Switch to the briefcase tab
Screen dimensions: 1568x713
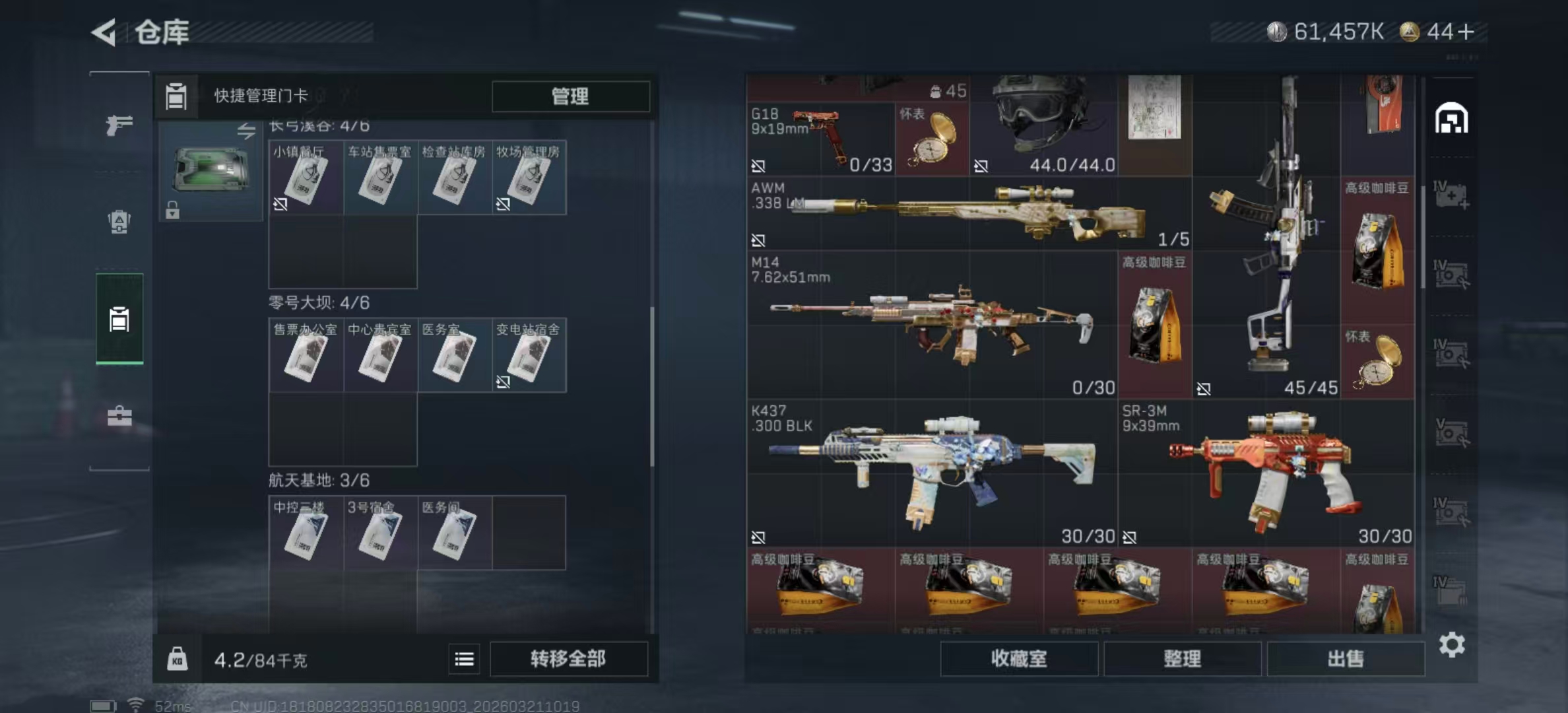pyautogui.click(x=119, y=416)
